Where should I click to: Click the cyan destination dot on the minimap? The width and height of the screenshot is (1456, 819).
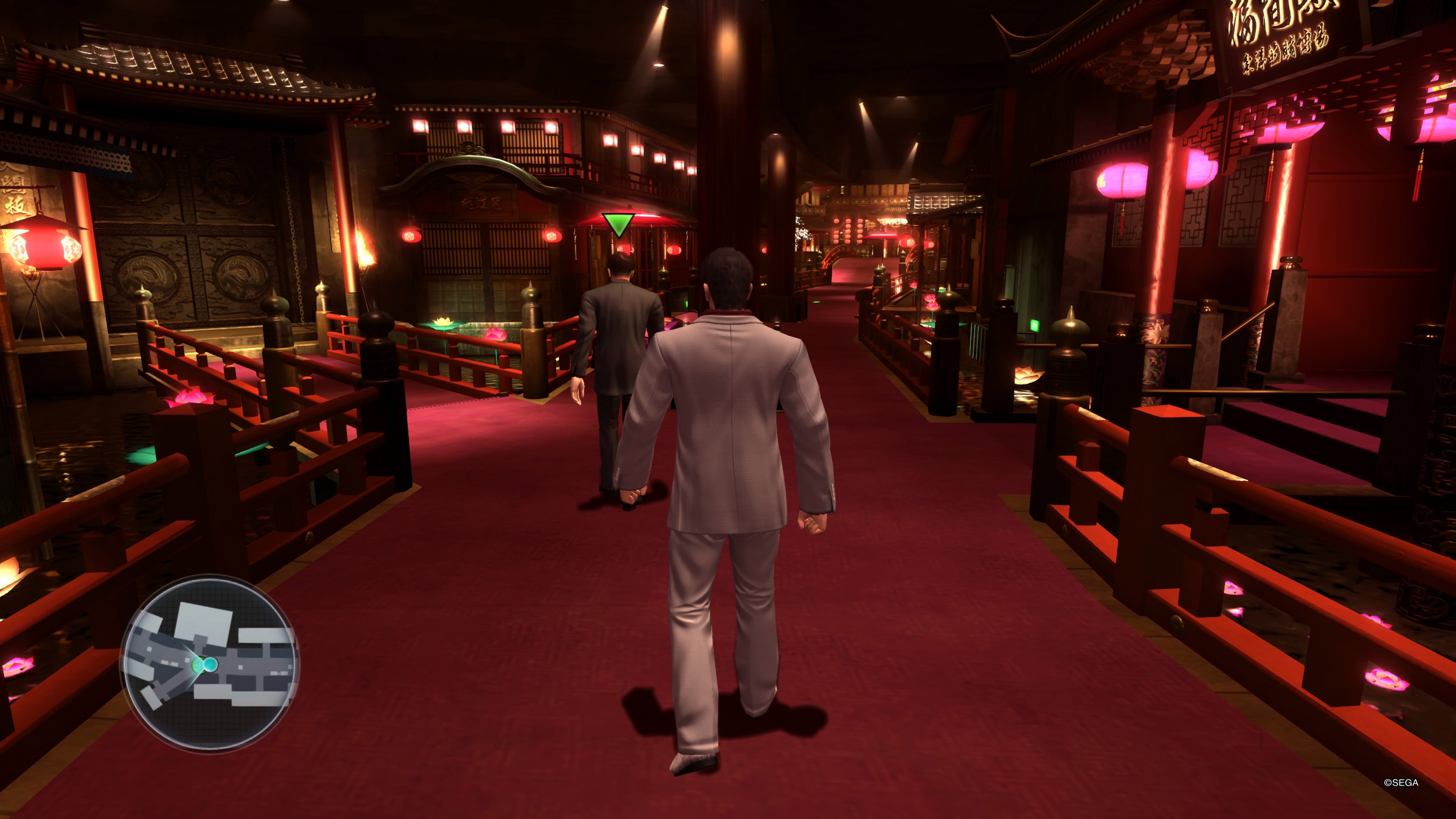tap(210, 665)
